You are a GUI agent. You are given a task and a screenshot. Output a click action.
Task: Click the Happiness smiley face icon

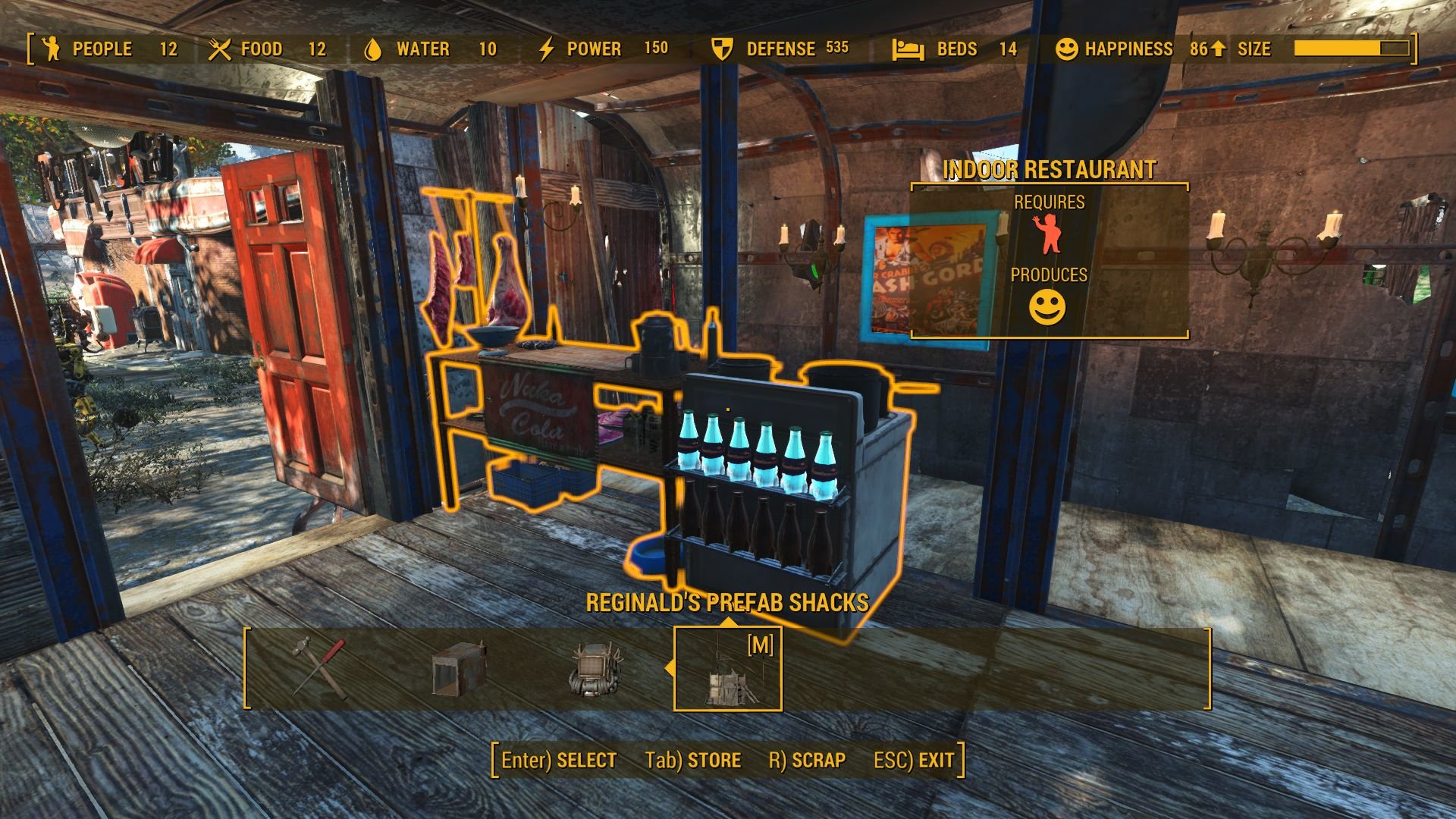pyautogui.click(x=1067, y=49)
